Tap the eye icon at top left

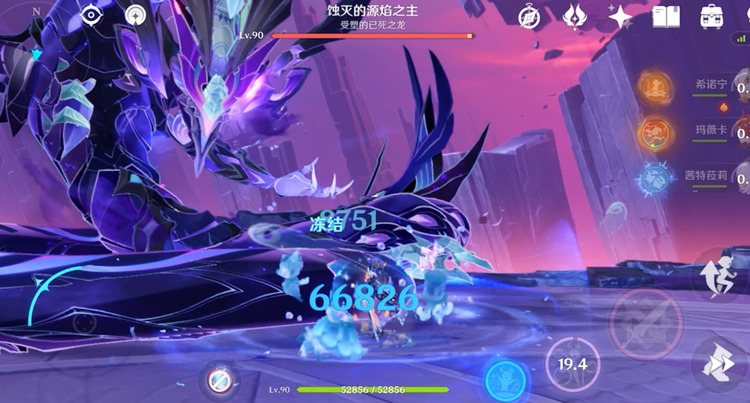click(x=93, y=16)
